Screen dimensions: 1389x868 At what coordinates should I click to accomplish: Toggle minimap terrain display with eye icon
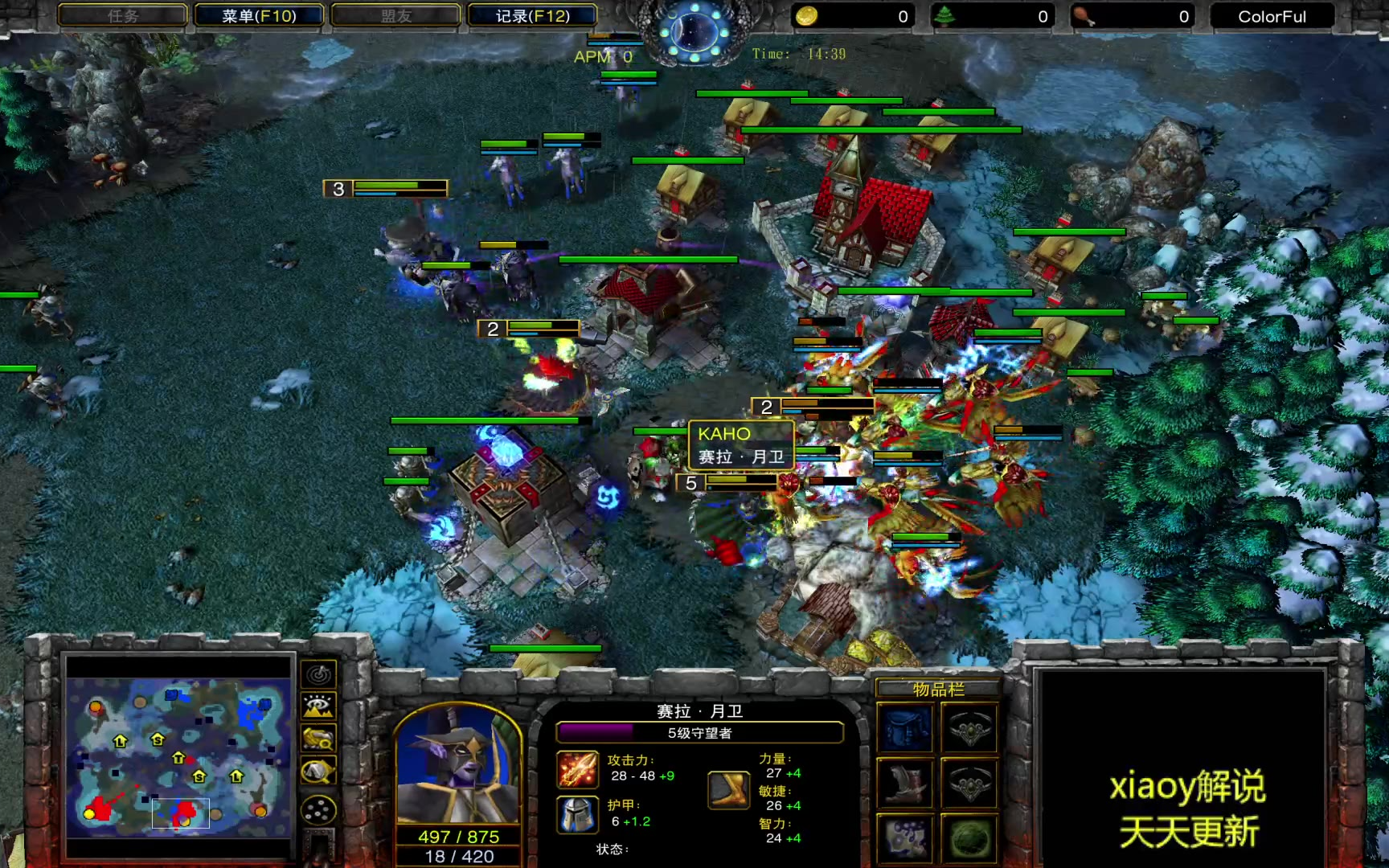pos(318,706)
